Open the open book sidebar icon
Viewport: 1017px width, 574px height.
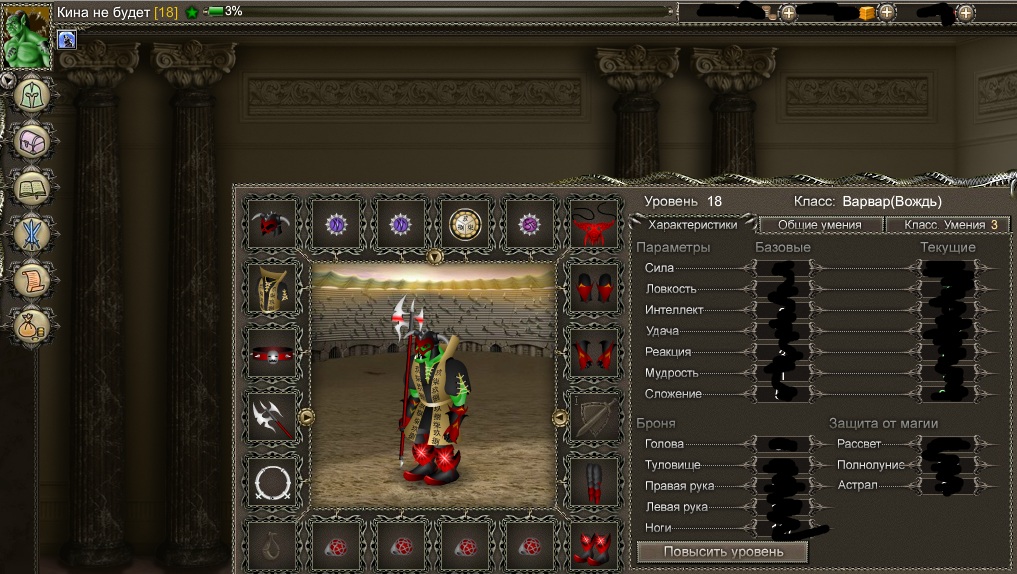(x=31, y=188)
